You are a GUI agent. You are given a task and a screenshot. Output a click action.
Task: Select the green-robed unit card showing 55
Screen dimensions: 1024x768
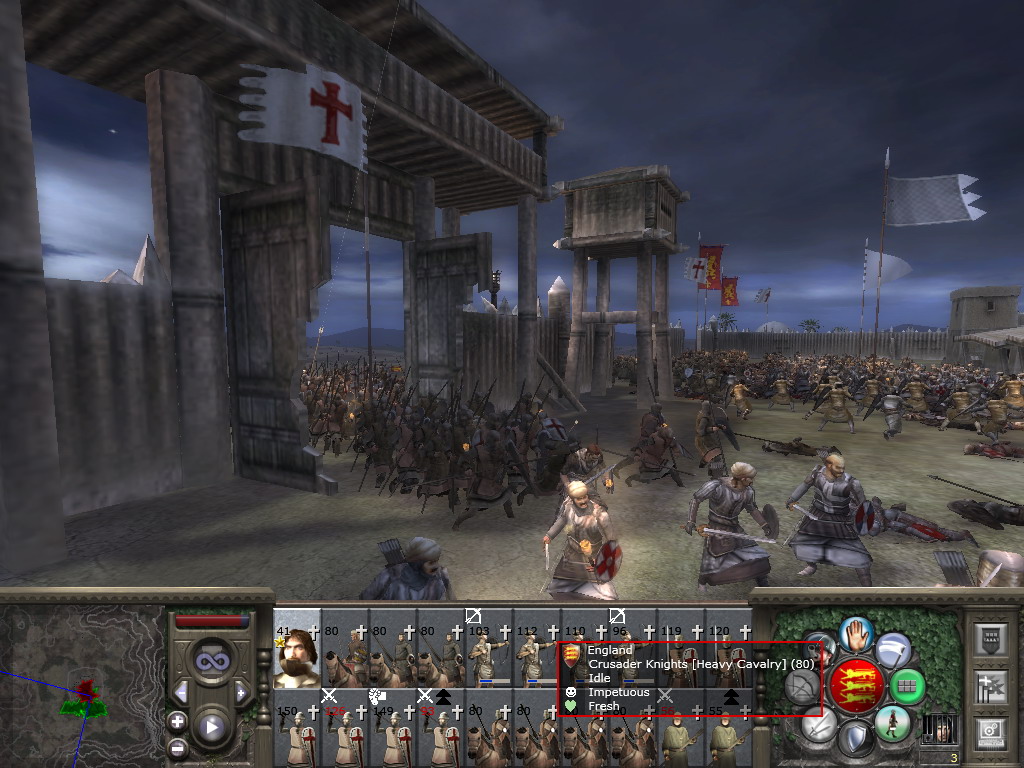pyautogui.click(x=728, y=738)
